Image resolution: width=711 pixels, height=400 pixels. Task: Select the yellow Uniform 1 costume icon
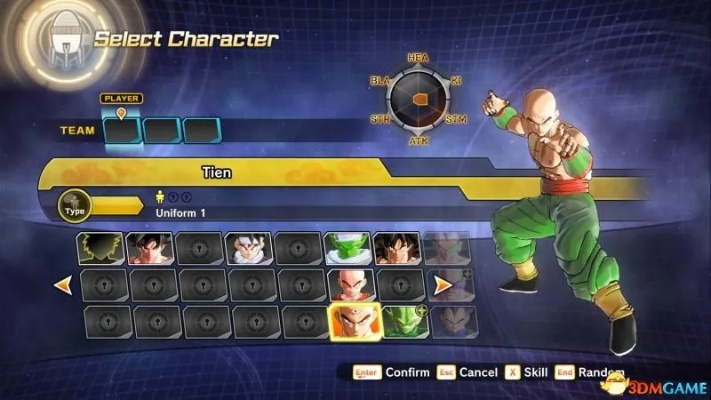tap(159, 198)
